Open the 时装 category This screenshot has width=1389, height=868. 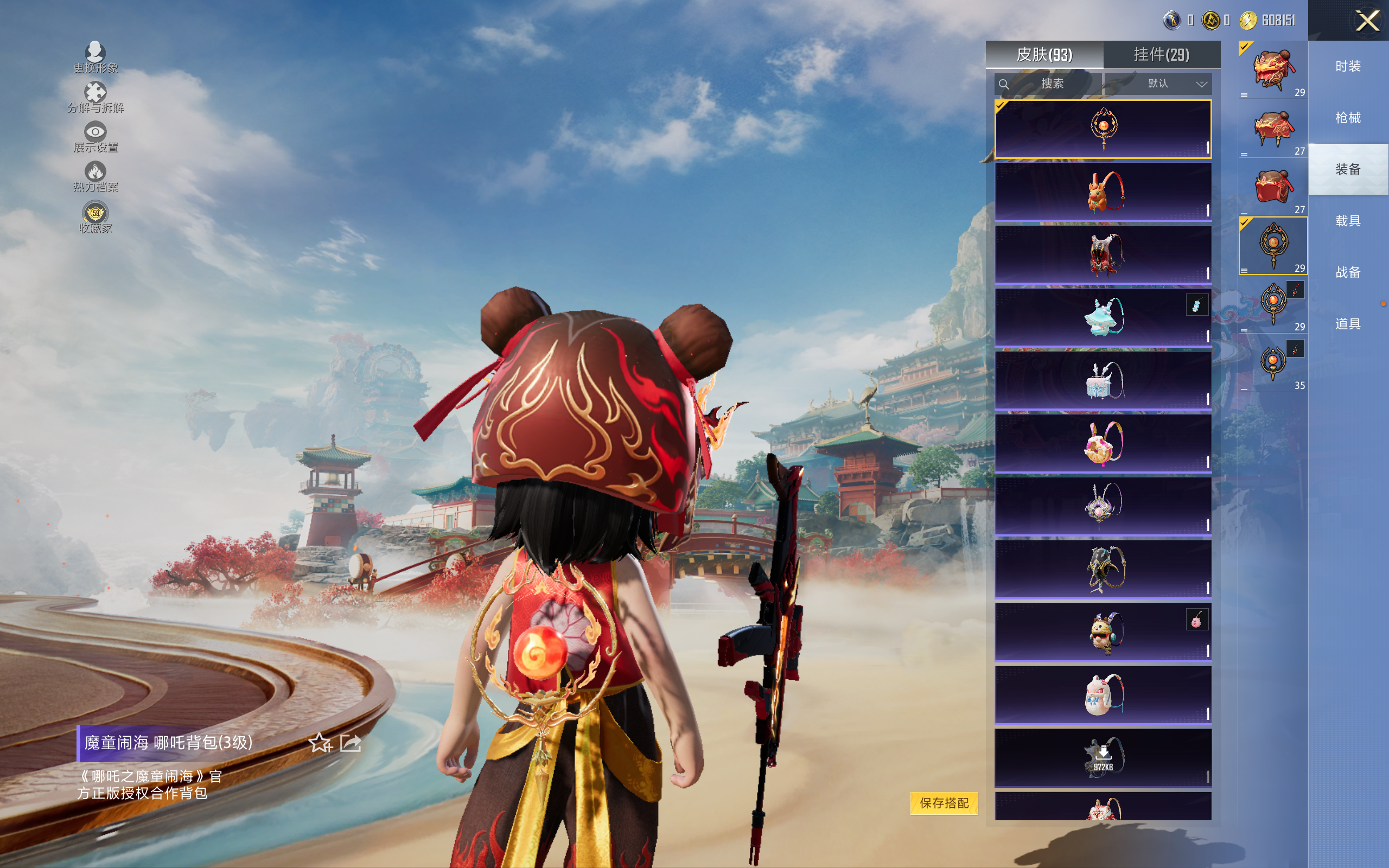pos(1348,67)
